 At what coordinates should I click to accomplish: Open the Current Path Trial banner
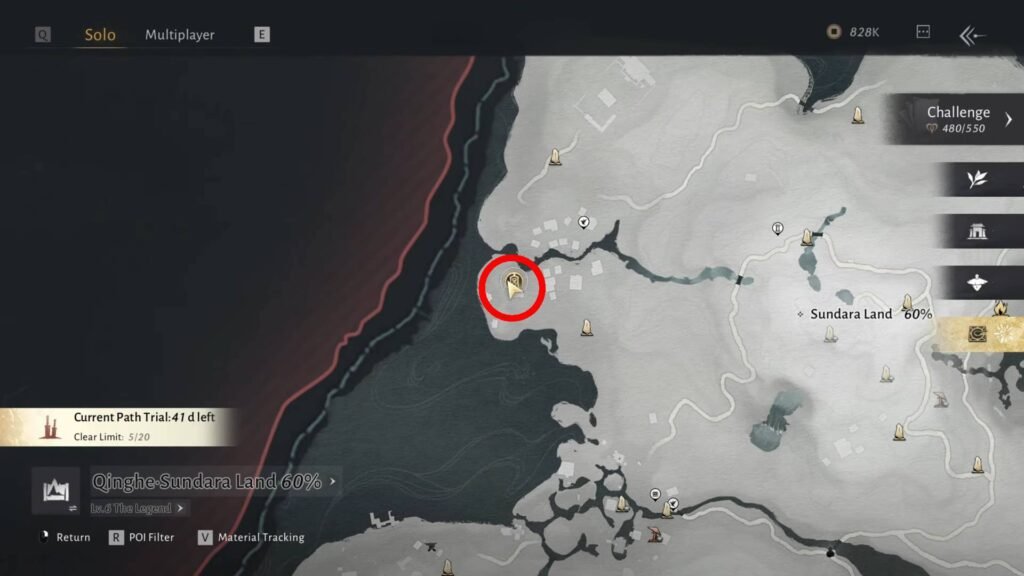click(x=118, y=426)
